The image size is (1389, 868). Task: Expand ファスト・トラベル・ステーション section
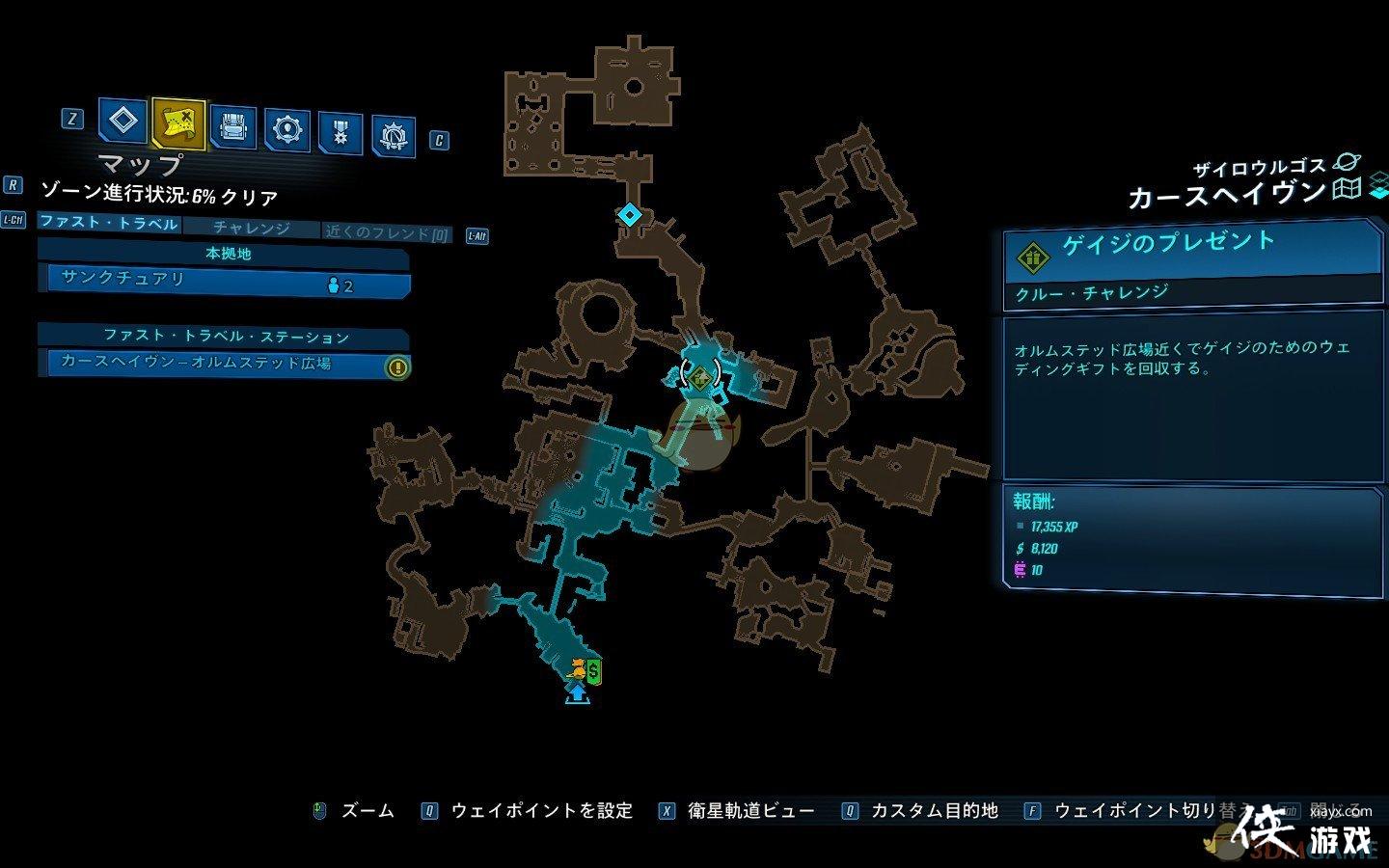[x=229, y=337]
